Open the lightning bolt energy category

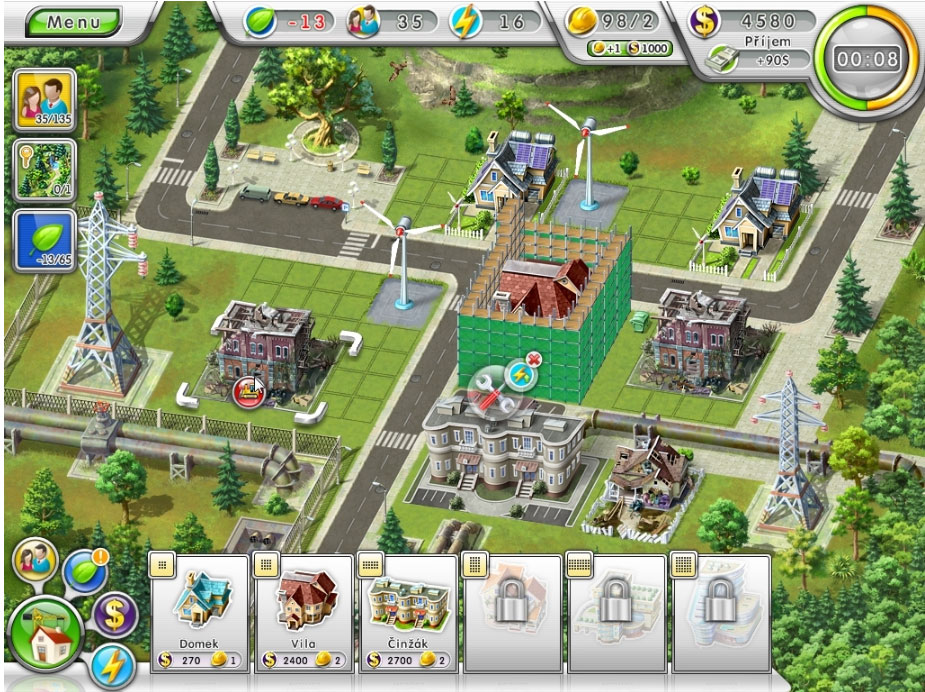coord(110,665)
